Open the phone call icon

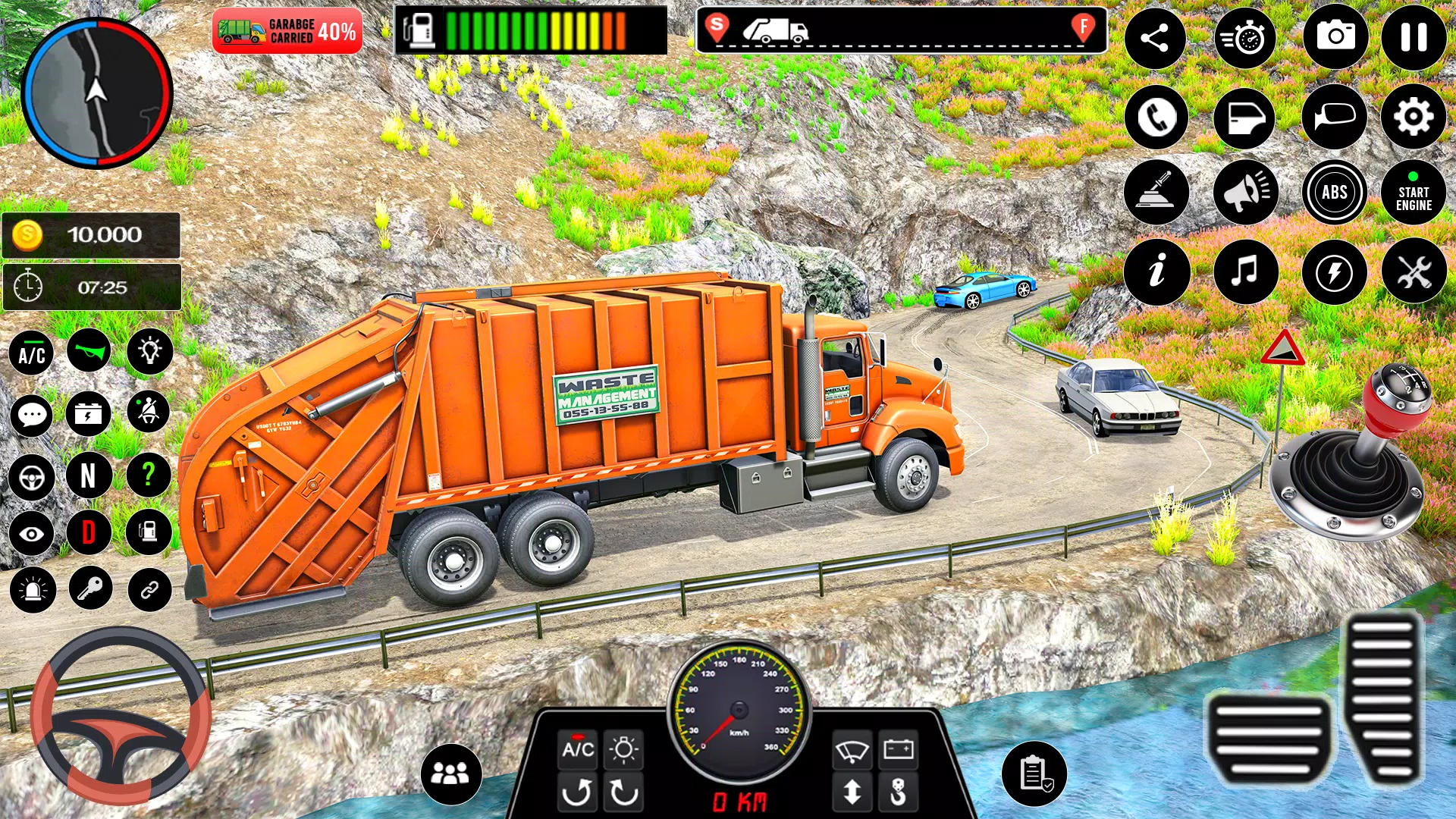1156,118
